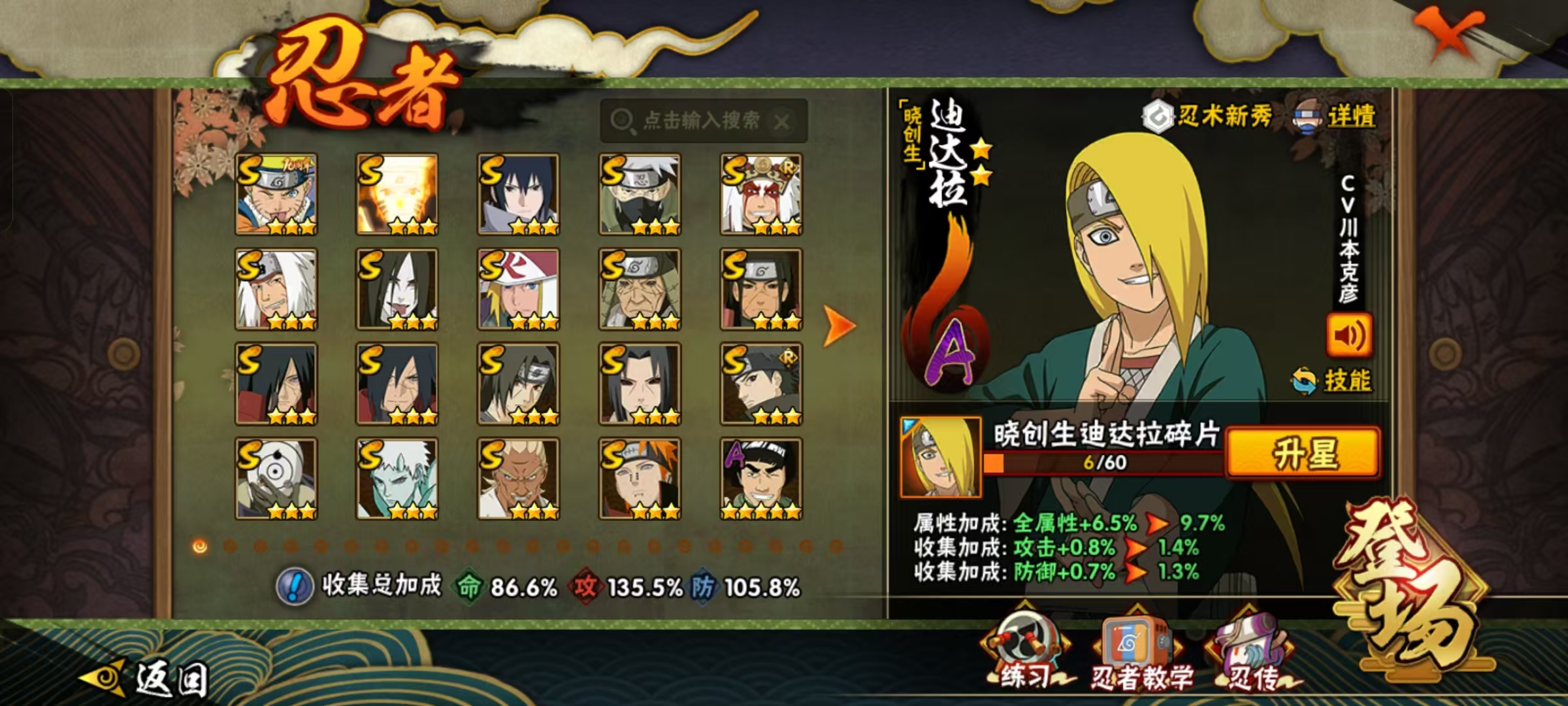Open the 忍术新秀 rank badge
Screen dimensions: 1568x706
tap(1207, 117)
